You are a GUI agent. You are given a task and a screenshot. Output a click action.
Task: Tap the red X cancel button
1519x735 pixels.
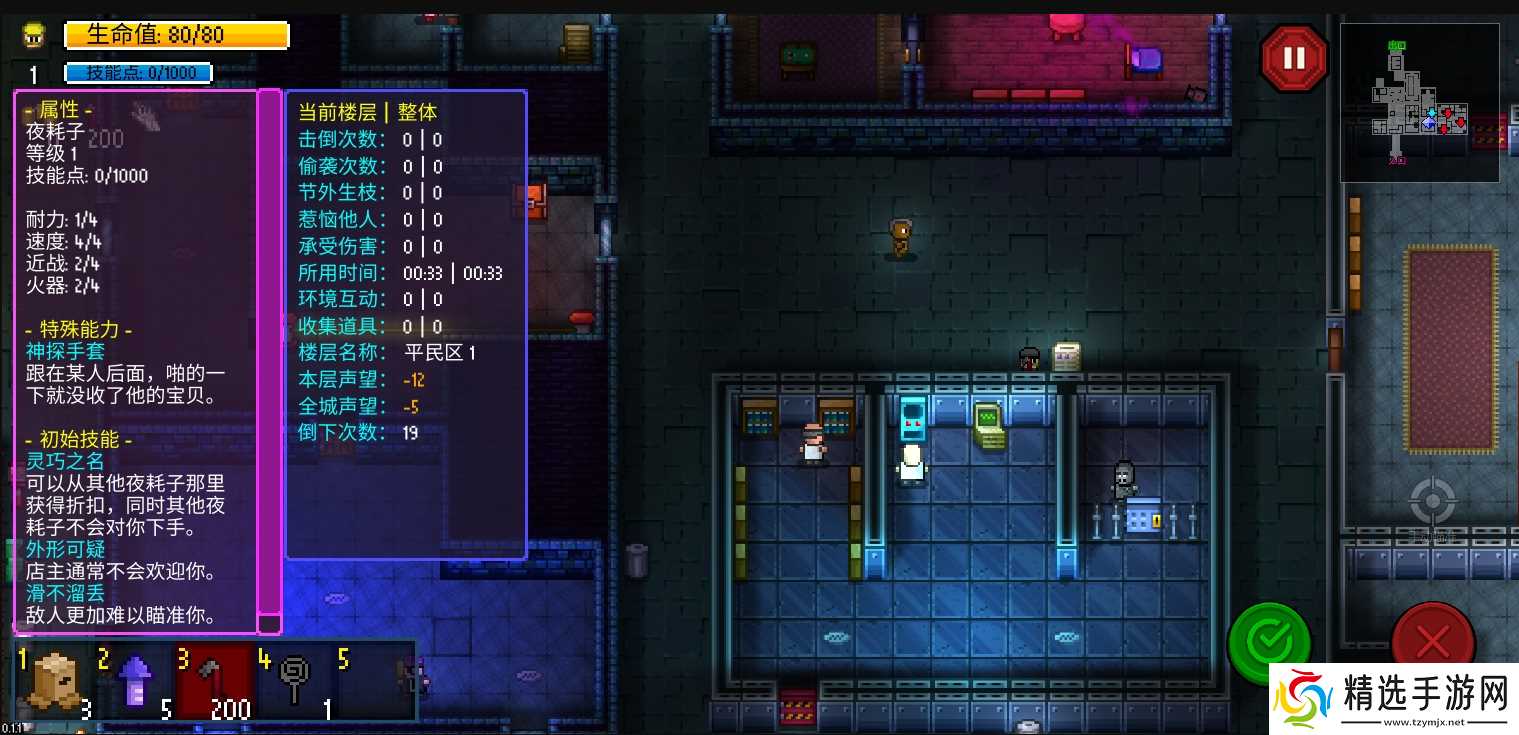click(x=1432, y=640)
